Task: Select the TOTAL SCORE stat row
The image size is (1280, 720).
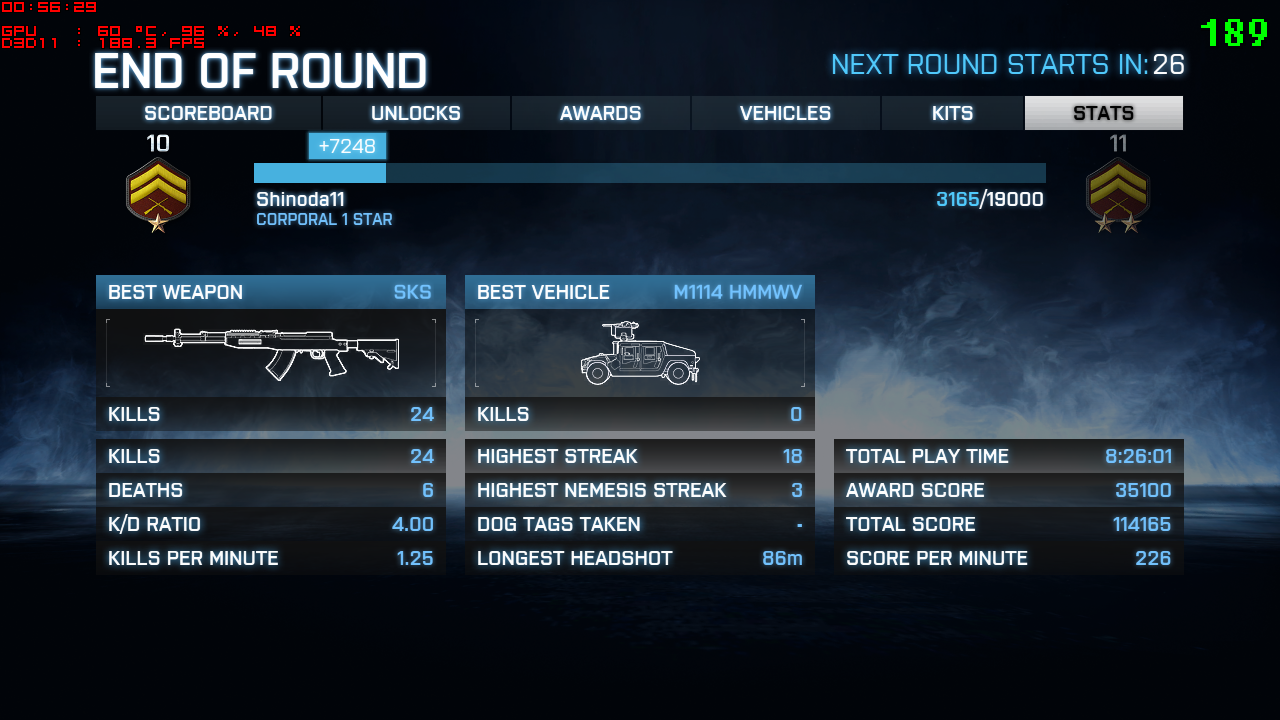Action: [x=1007, y=524]
